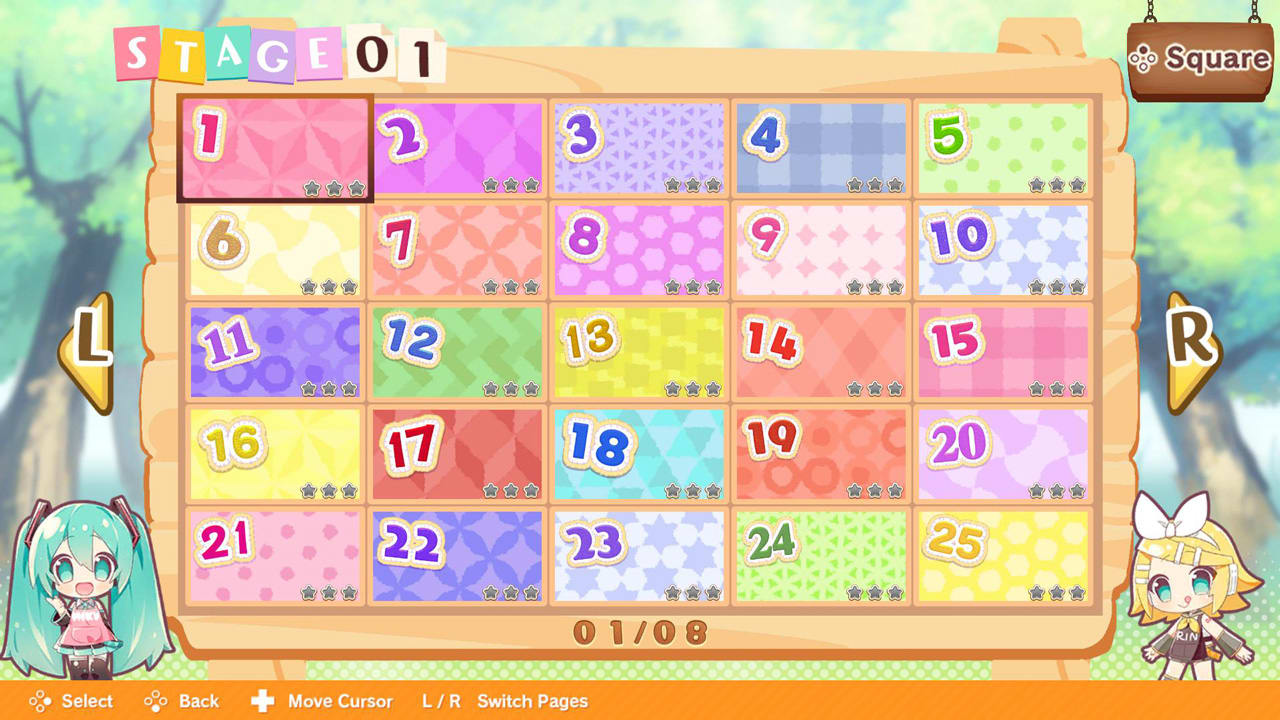Open Stage 18 tile
This screenshot has width=1280, height=720.
point(639,453)
